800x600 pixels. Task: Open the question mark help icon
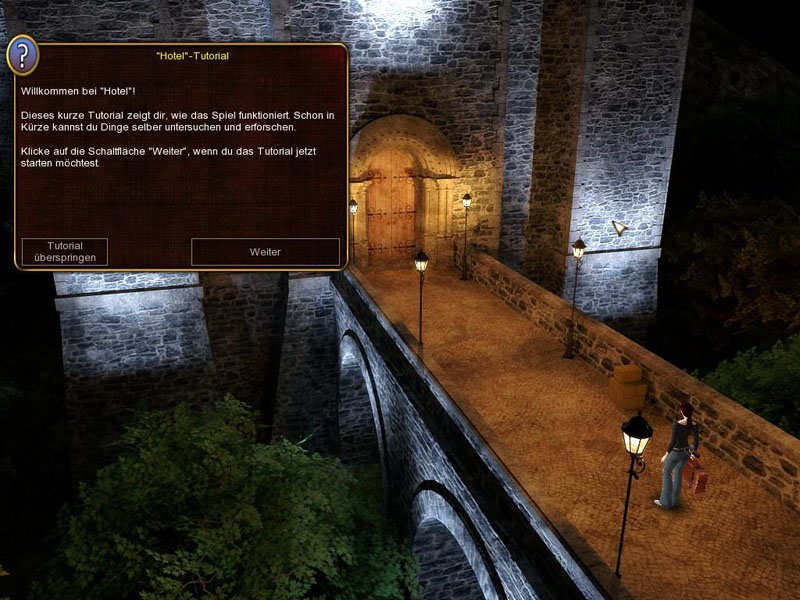tap(23, 55)
